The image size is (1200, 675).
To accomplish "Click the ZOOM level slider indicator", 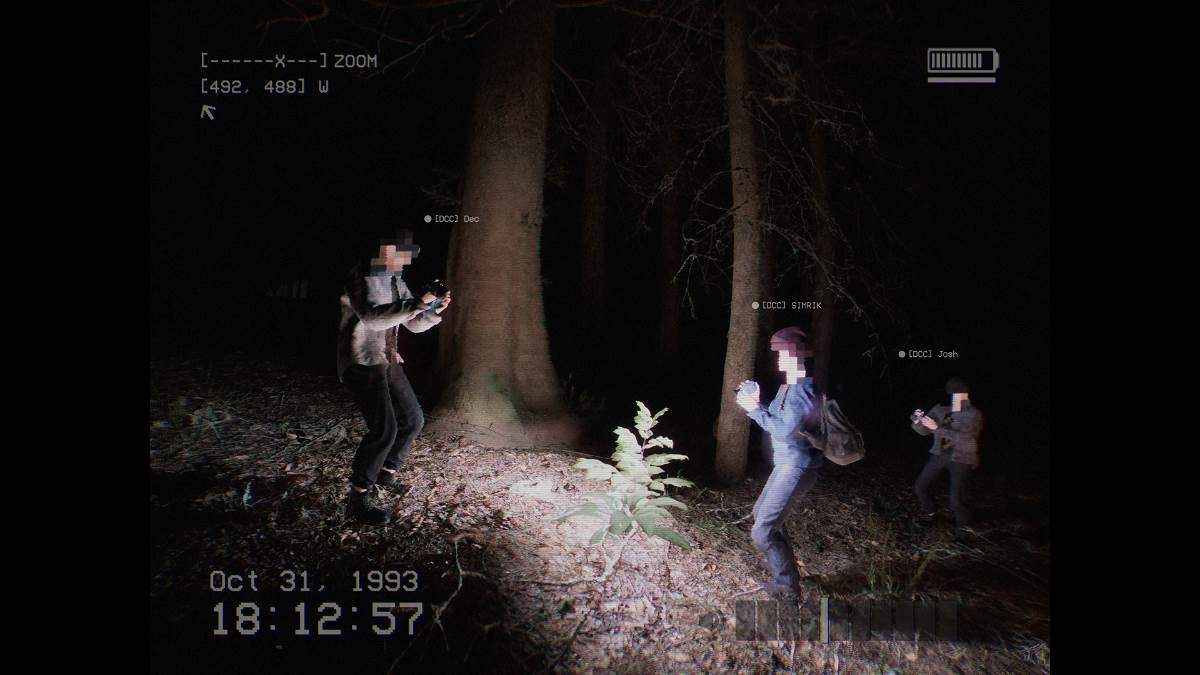I will [281, 61].
